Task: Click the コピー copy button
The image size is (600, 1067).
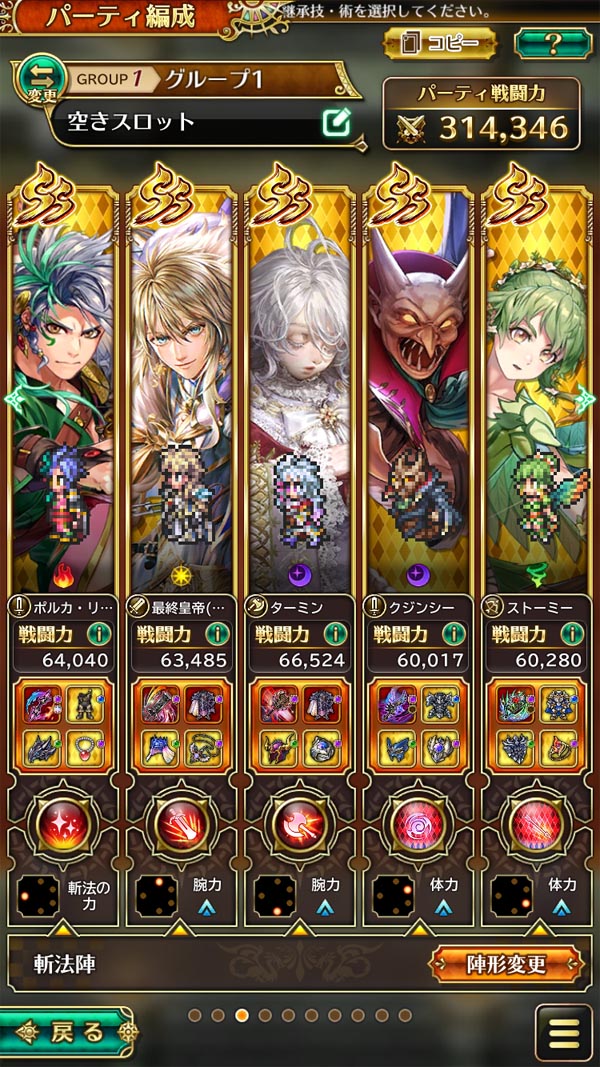Action: [439, 43]
